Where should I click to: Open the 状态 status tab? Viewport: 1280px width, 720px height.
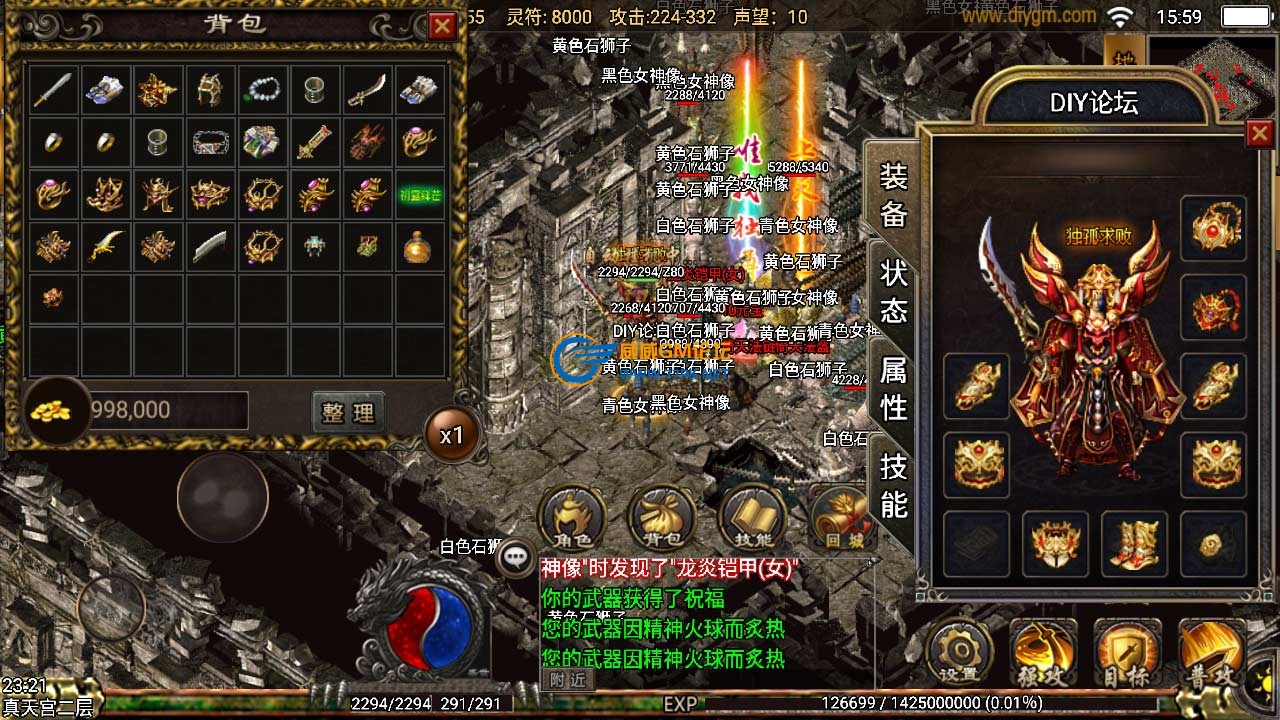click(x=893, y=291)
